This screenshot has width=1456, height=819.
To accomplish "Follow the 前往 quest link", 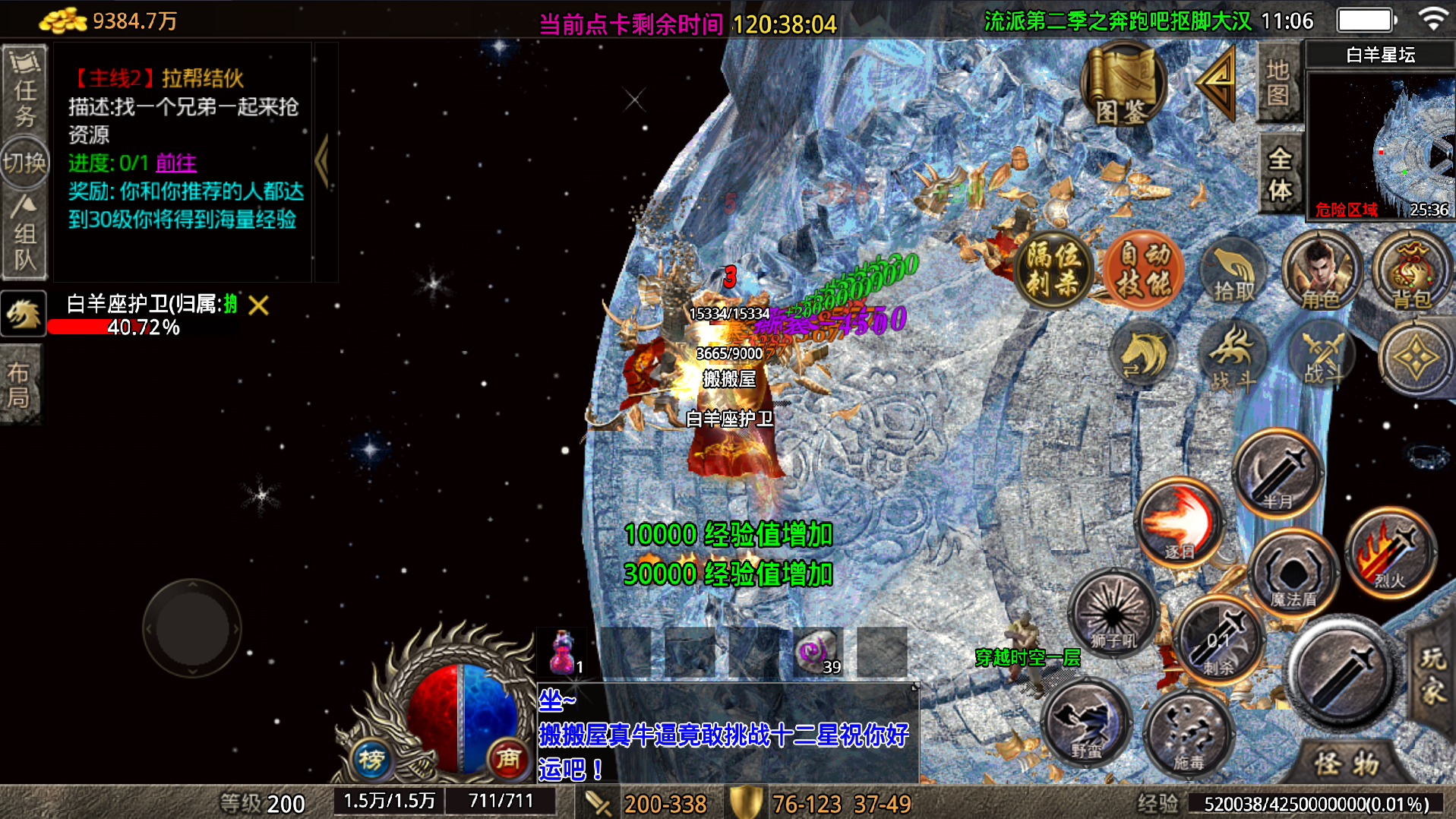I will point(175,163).
